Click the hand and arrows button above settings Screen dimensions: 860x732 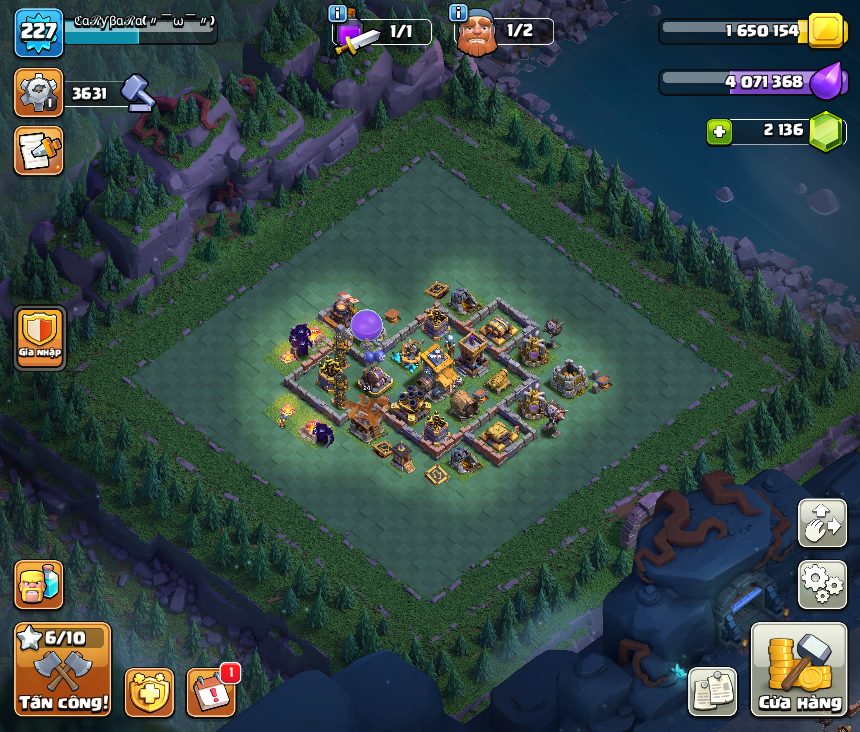[x=822, y=523]
